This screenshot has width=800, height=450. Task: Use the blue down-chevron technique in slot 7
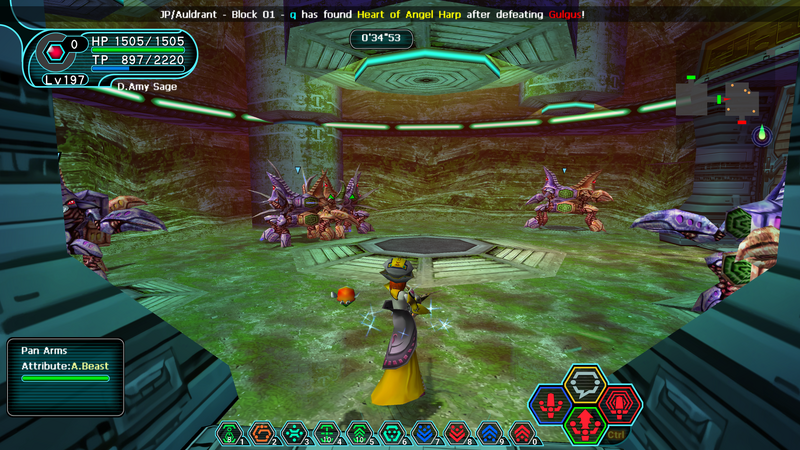tap(424, 435)
